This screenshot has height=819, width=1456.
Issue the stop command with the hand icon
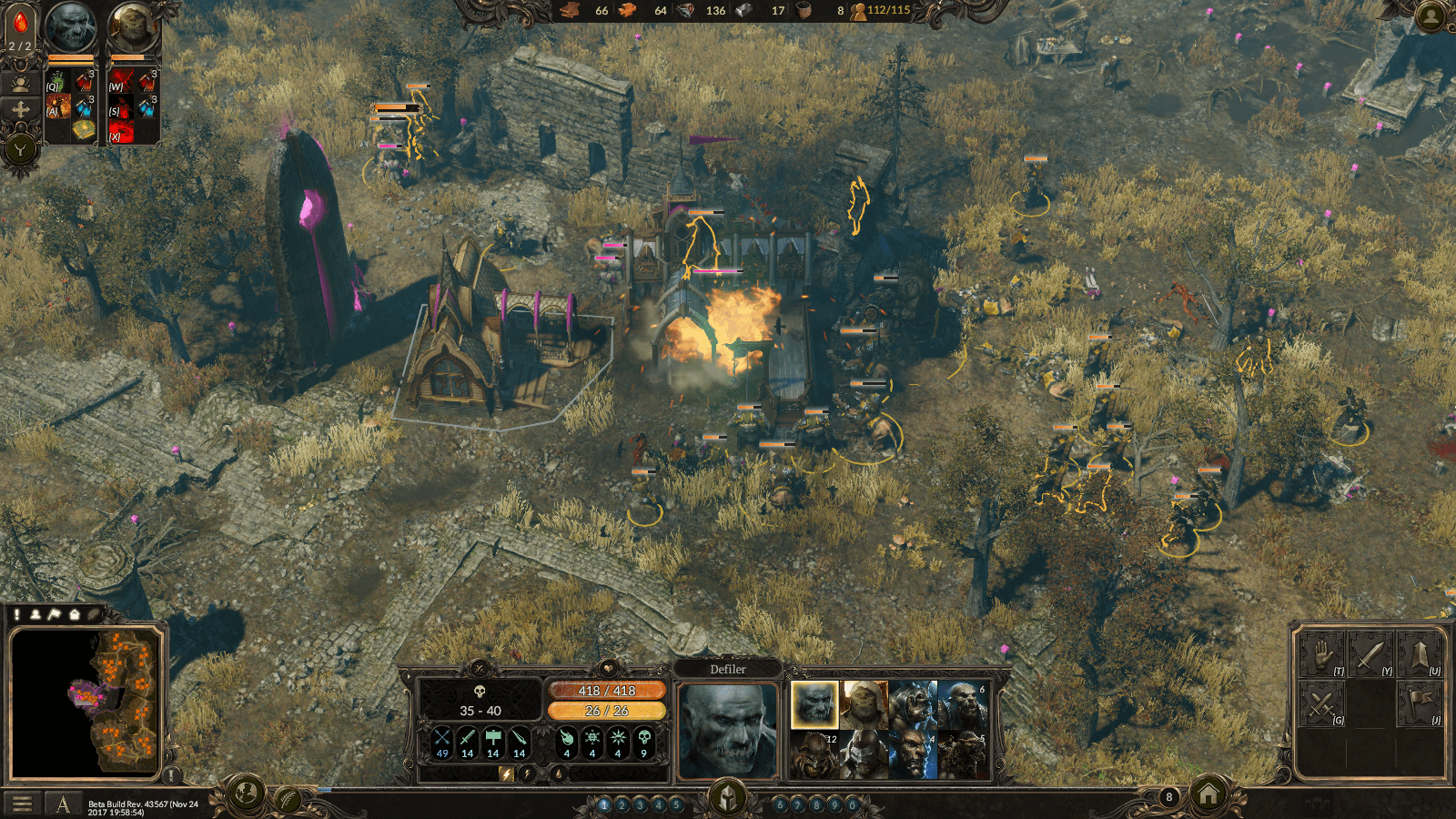(x=1321, y=655)
